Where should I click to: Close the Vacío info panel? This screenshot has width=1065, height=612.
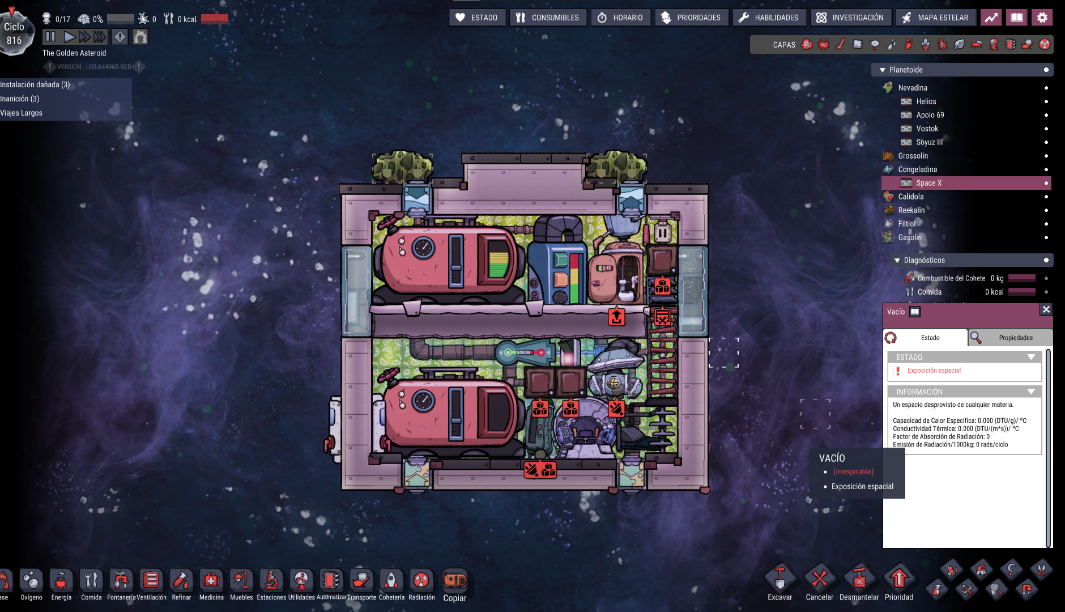coord(1046,311)
